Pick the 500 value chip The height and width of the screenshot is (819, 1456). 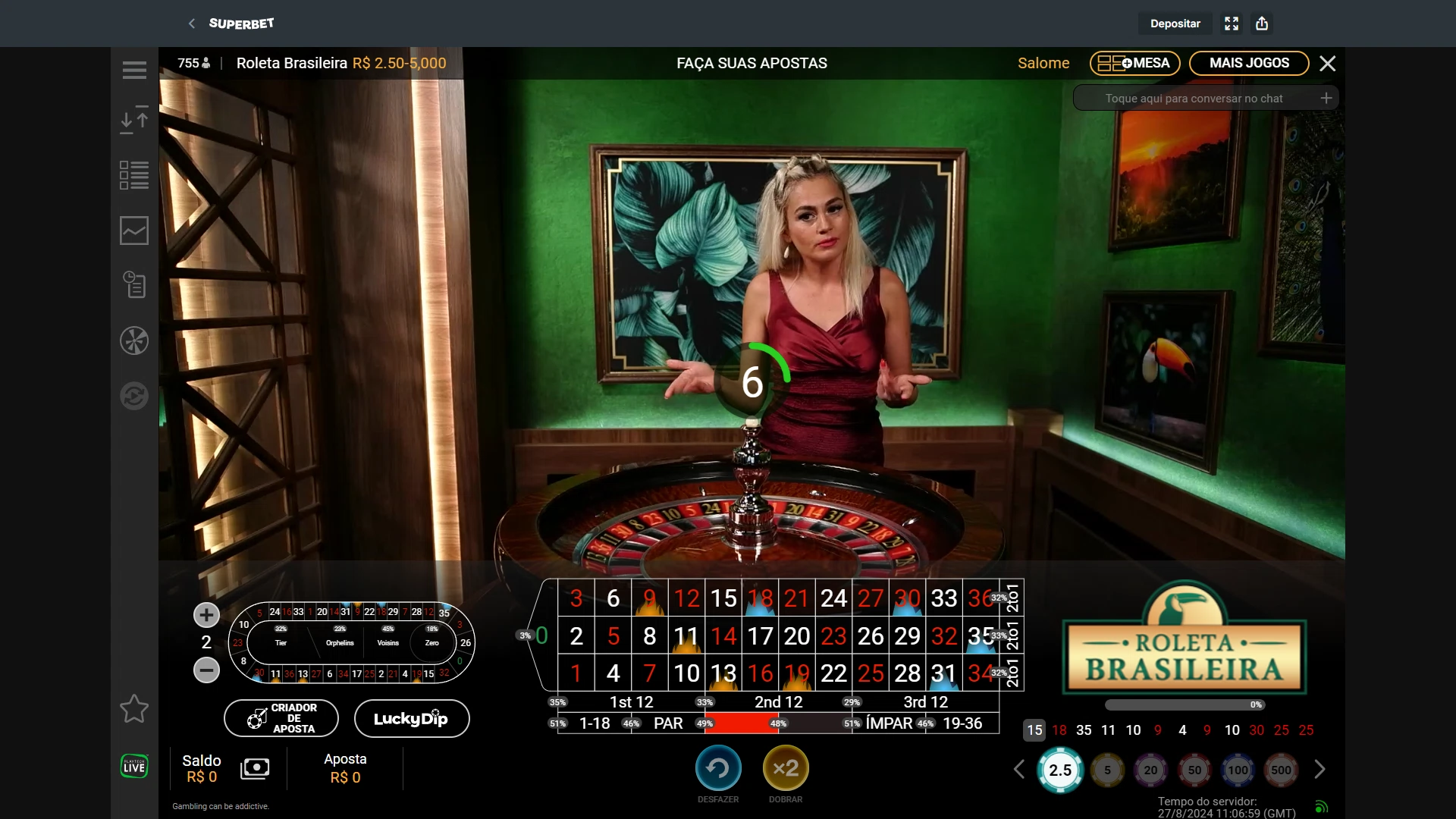tap(1281, 770)
